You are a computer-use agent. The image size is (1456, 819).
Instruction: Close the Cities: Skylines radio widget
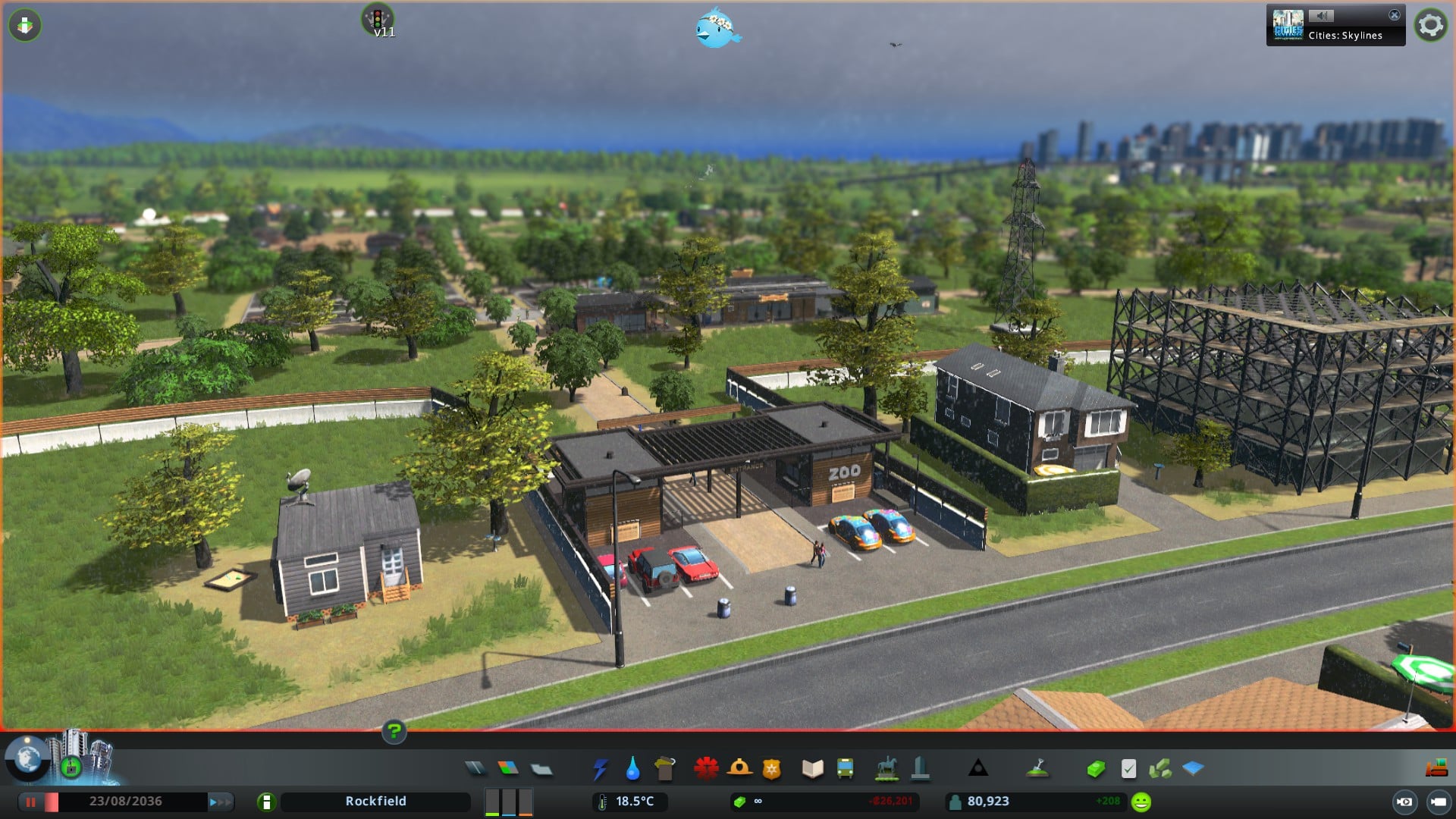point(1394,15)
